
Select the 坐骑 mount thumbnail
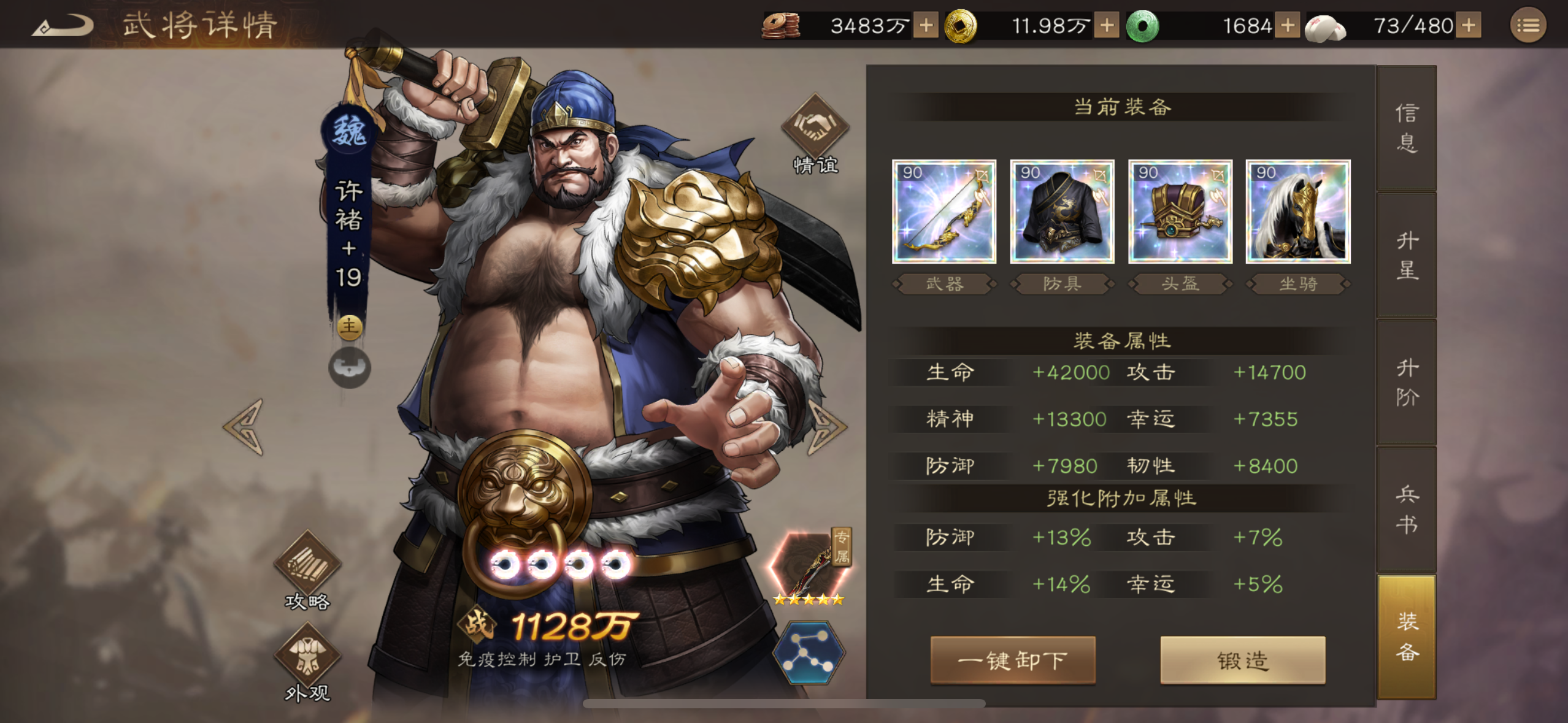(1296, 212)
